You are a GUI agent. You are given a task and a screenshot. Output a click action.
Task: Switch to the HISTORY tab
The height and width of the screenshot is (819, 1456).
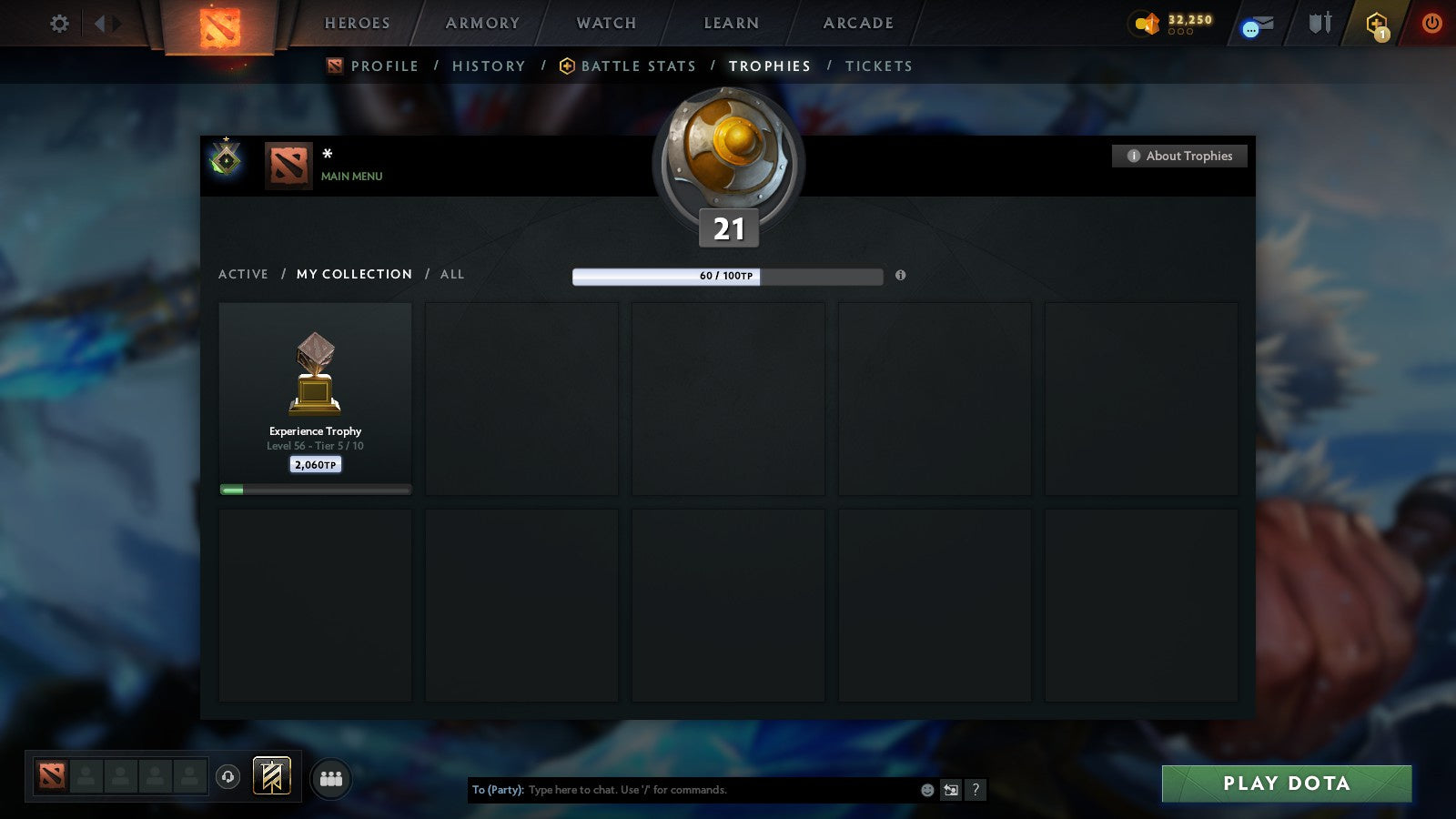489,66
